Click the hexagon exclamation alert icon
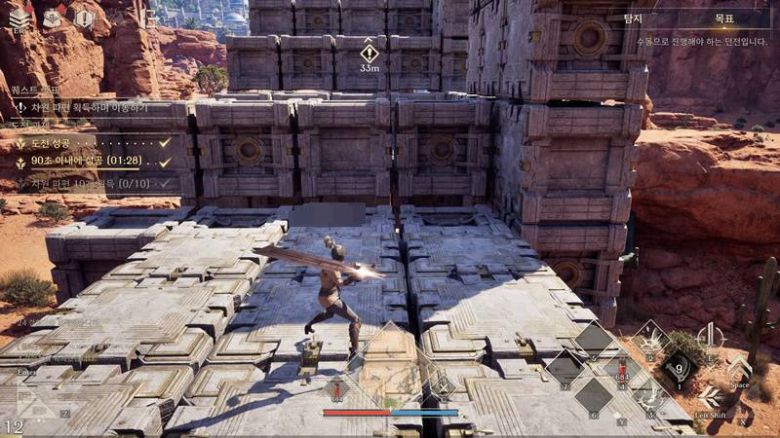780x438 pixels. pos(85,18)
